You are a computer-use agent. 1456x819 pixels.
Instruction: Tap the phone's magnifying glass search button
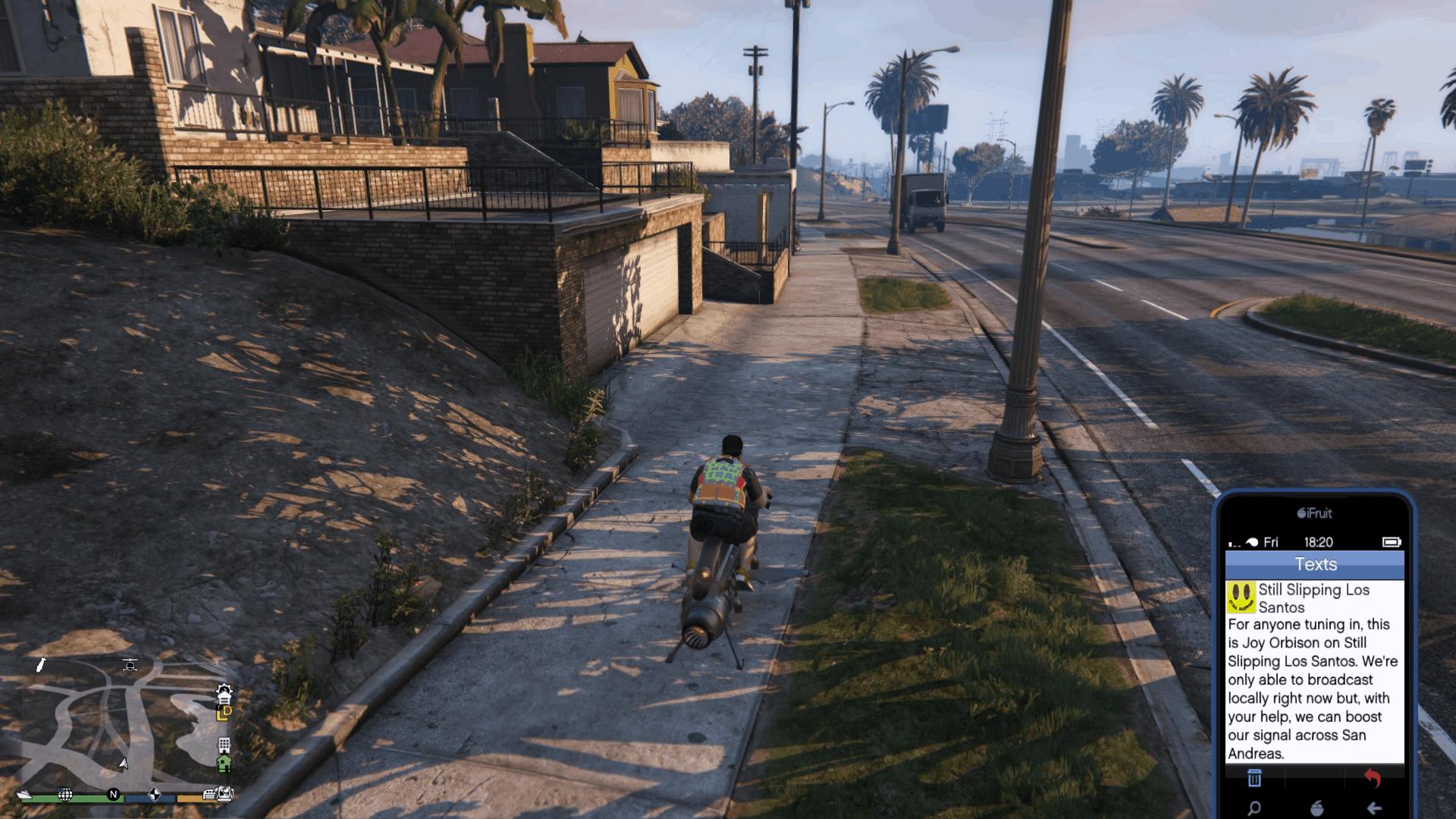coord(1254,808)
